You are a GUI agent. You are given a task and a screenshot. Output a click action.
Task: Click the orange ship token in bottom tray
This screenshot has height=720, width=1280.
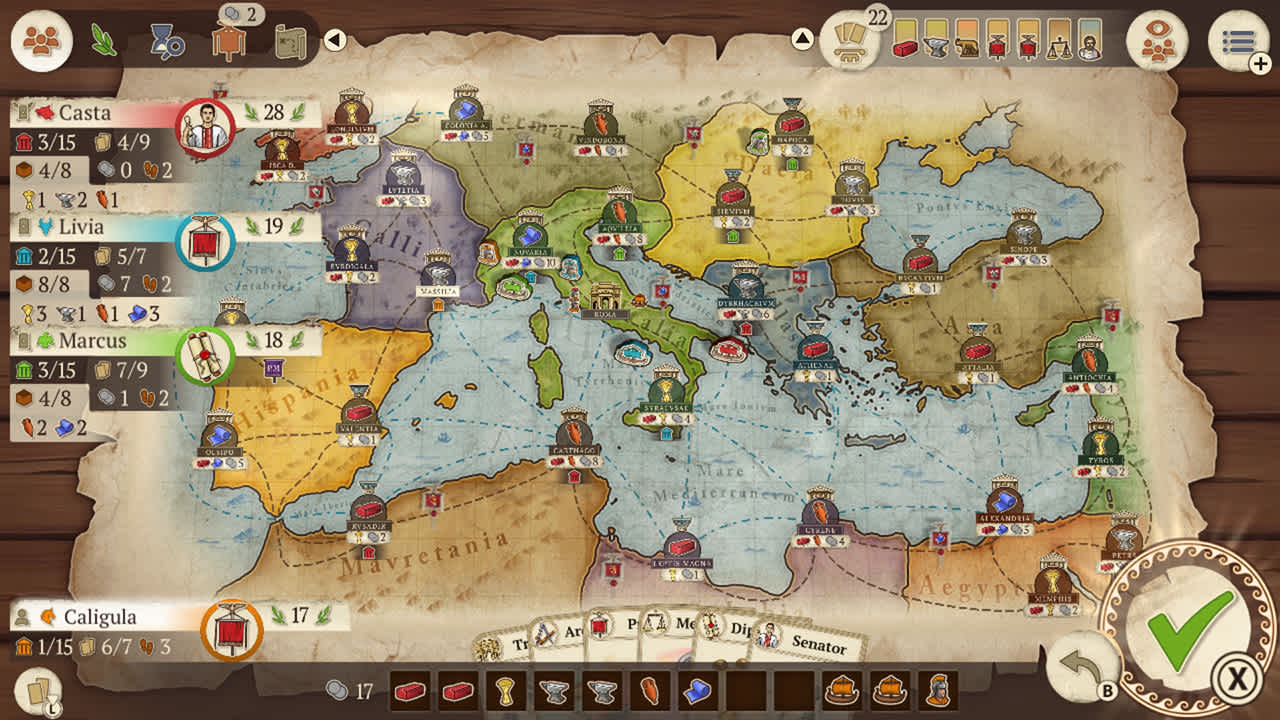tap(840, 690)
